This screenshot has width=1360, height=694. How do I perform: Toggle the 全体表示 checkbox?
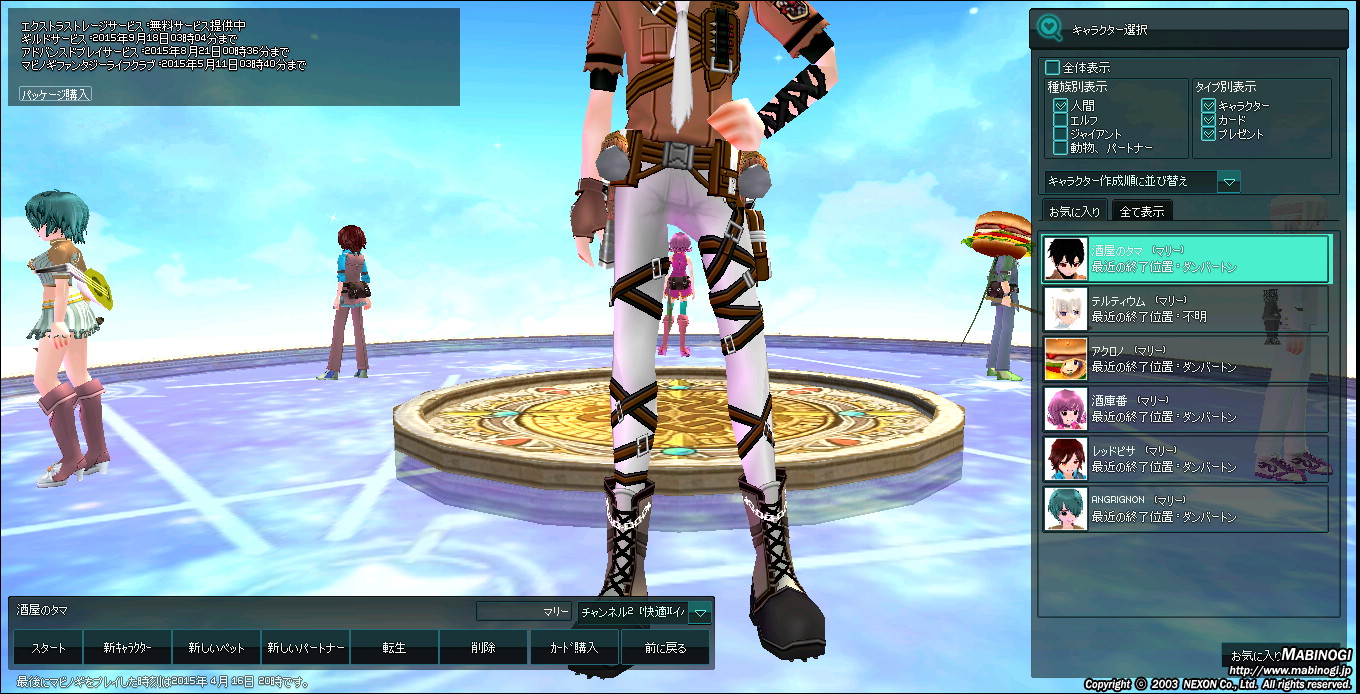[1052, 68]
